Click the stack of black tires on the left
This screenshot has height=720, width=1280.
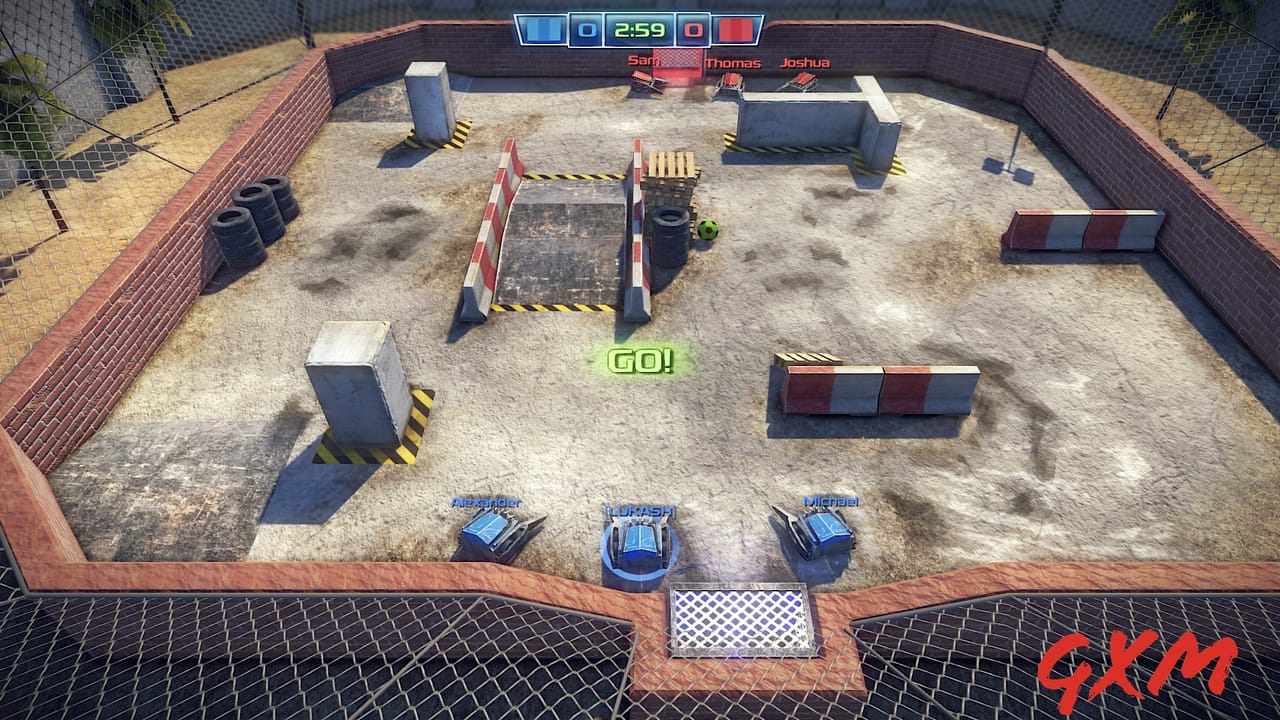point(255,215)
